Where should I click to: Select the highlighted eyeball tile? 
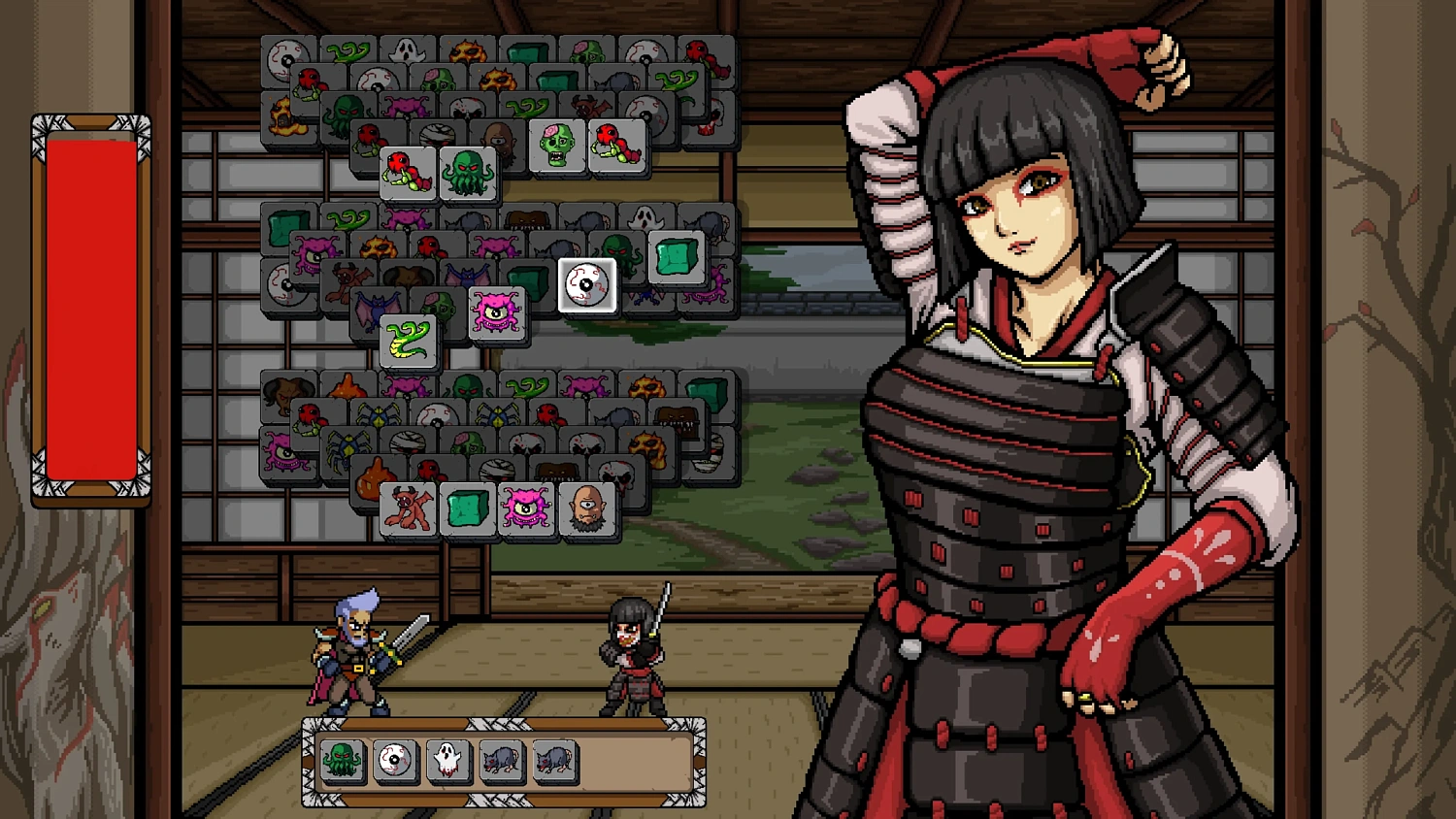(587, 286)
